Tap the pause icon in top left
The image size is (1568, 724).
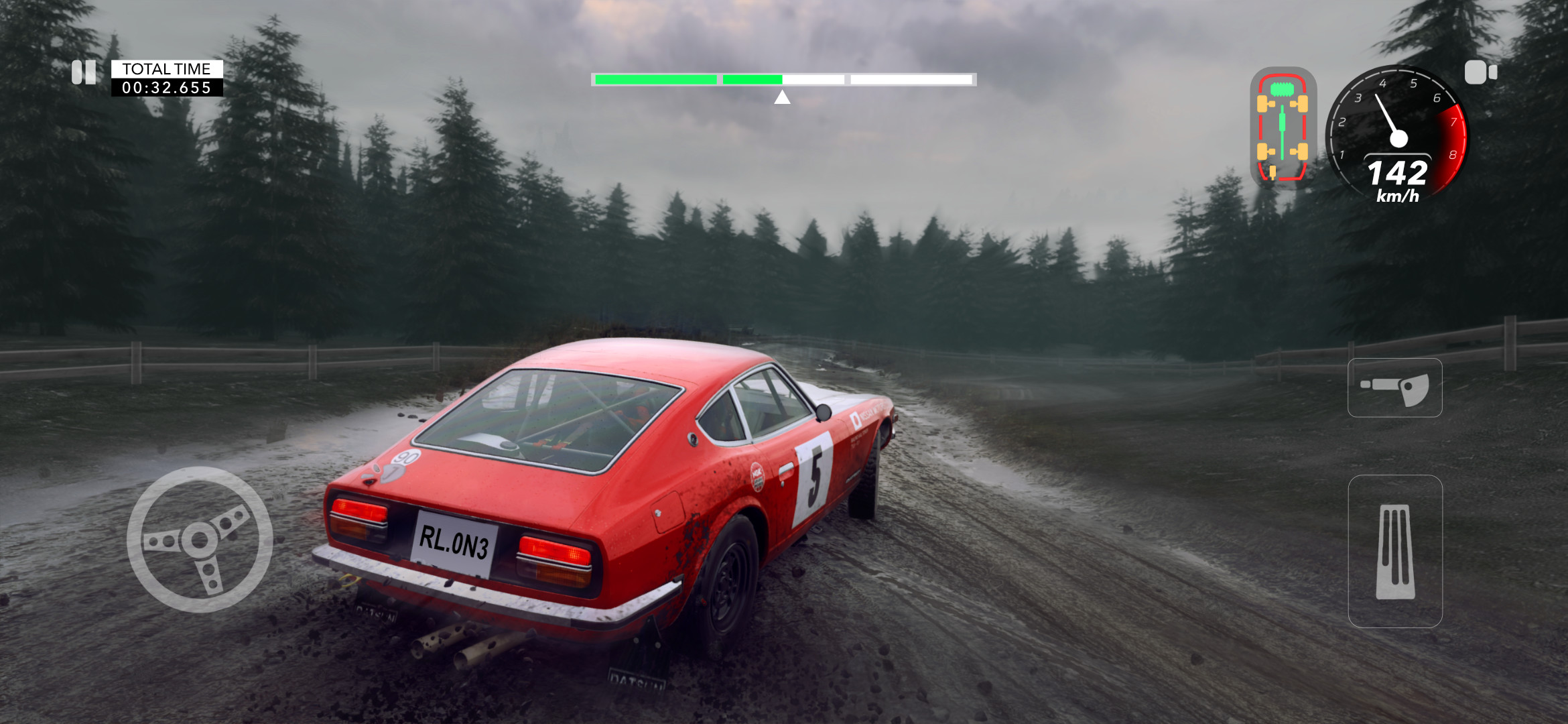pos(84,72)
